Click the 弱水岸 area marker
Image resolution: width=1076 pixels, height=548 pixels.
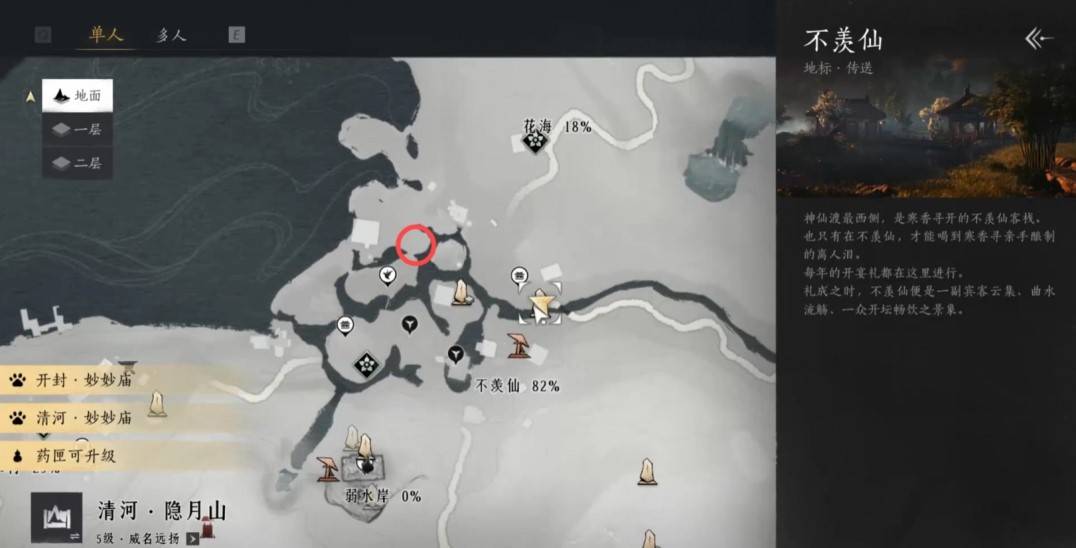(367, 466)
